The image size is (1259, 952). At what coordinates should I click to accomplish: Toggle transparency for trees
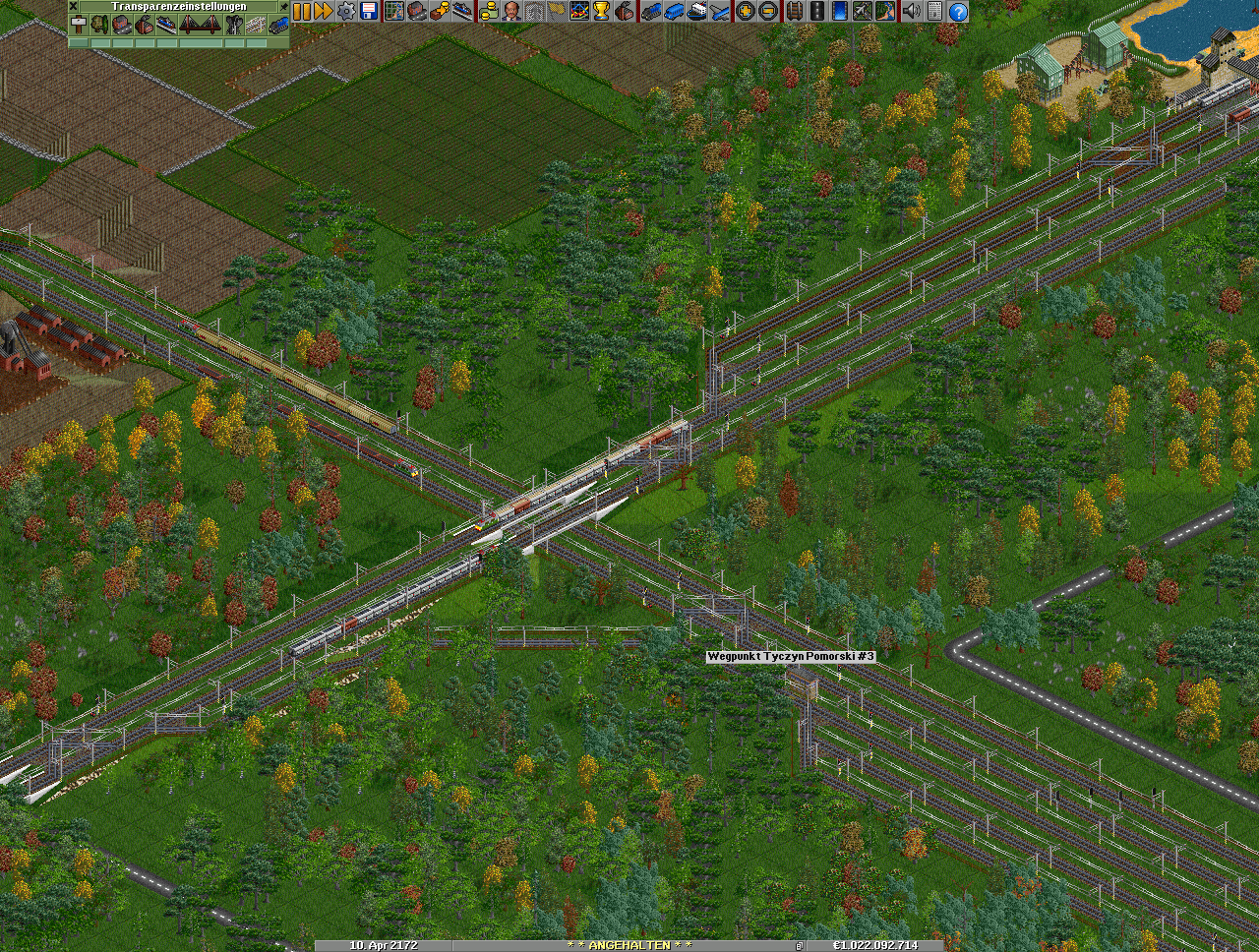(100, 25)
